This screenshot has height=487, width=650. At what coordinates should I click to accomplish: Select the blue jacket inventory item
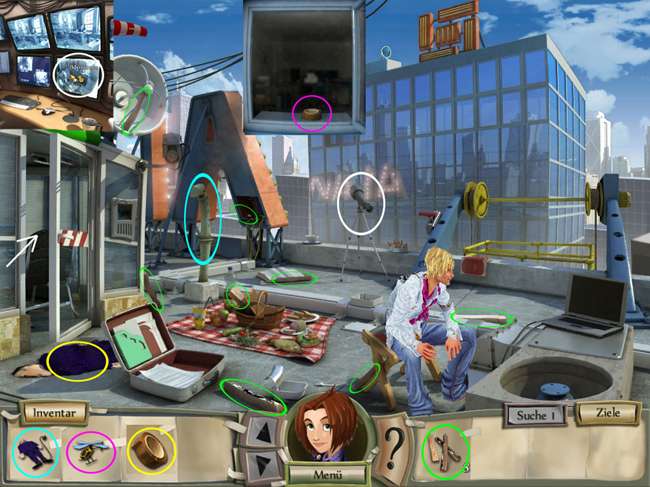(35, 450)
